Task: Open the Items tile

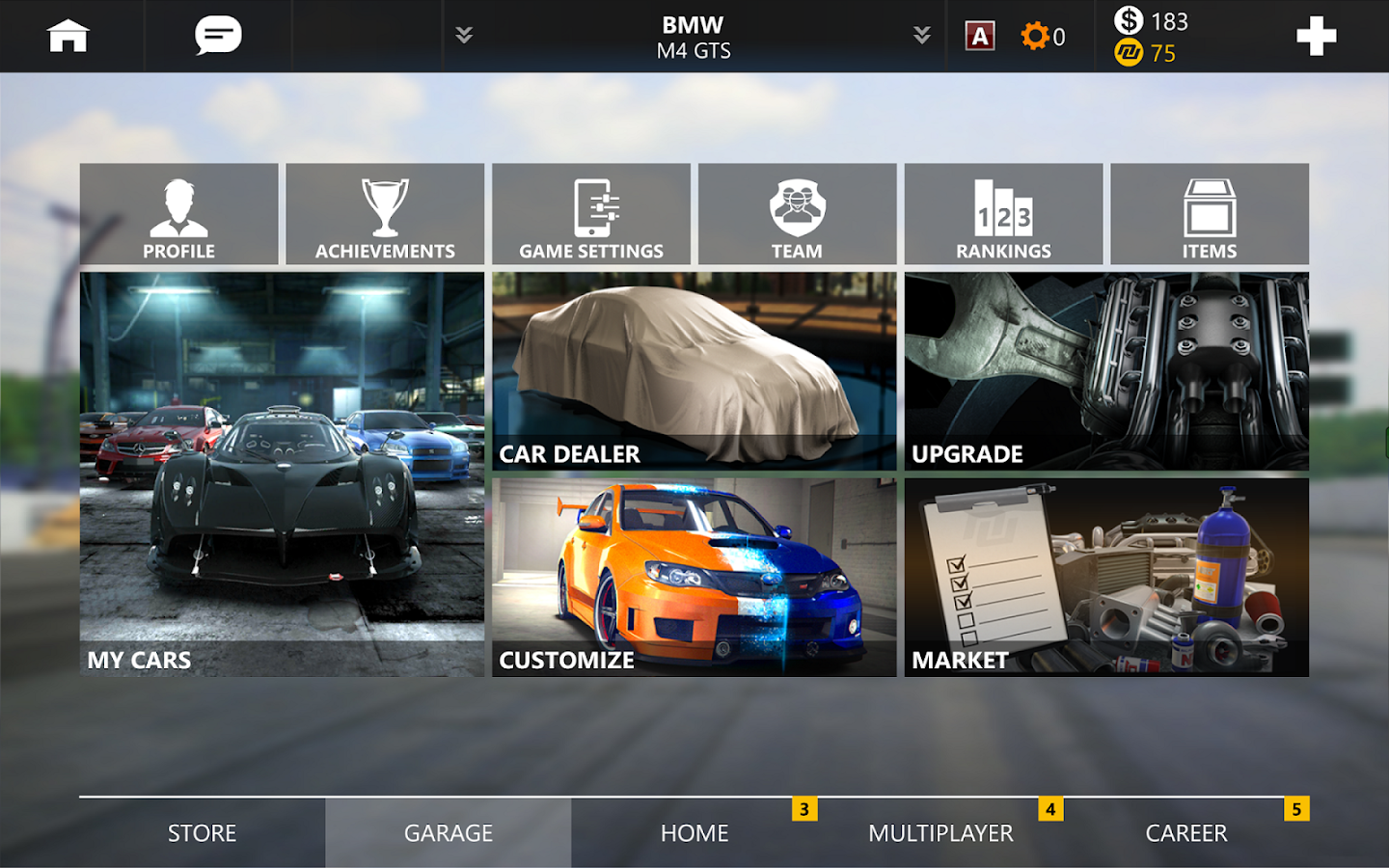Action: tap(1210, 214)
